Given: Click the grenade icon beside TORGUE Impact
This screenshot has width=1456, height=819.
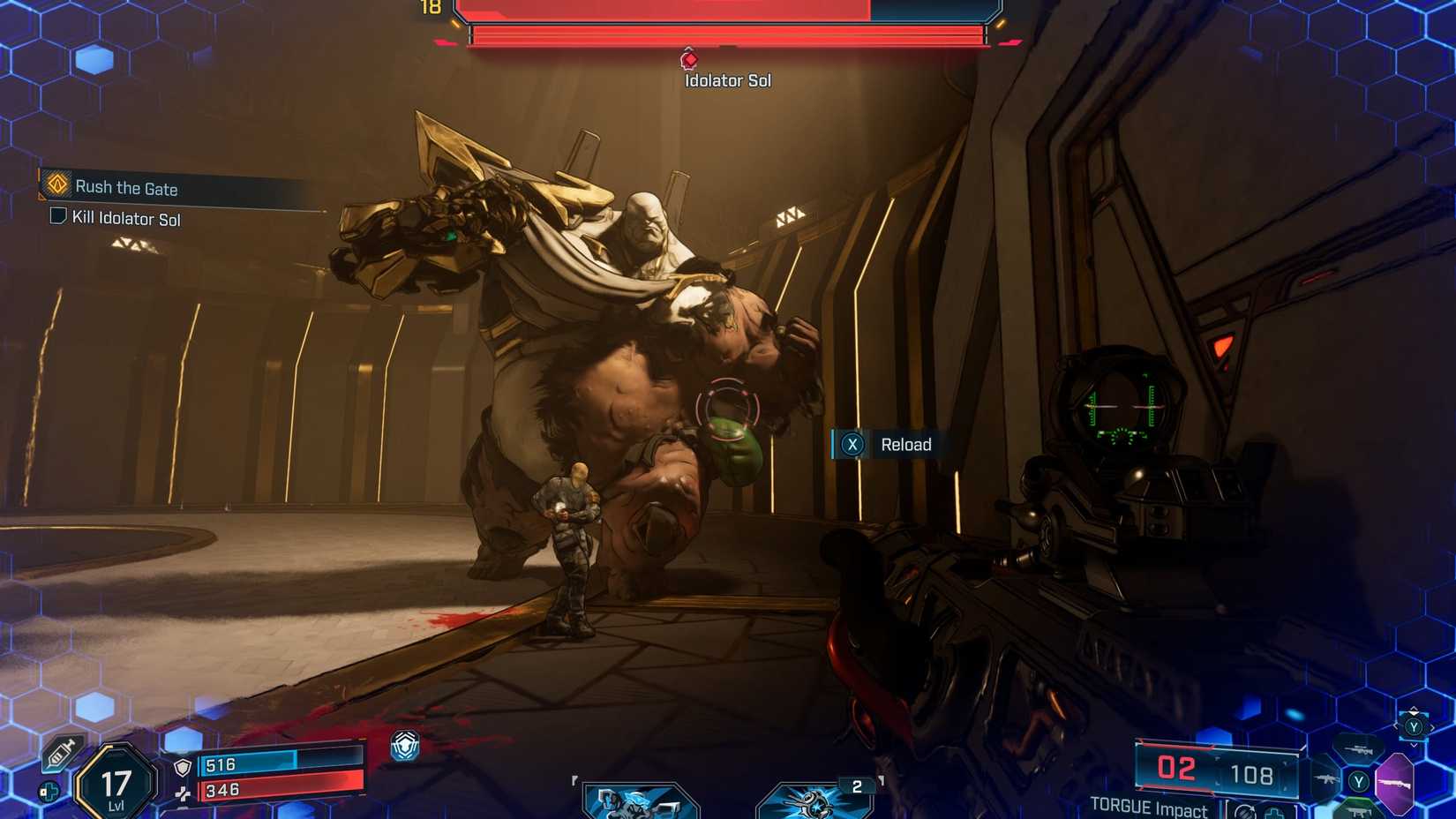Looking at the screenshot, I should coord(1245,811).
